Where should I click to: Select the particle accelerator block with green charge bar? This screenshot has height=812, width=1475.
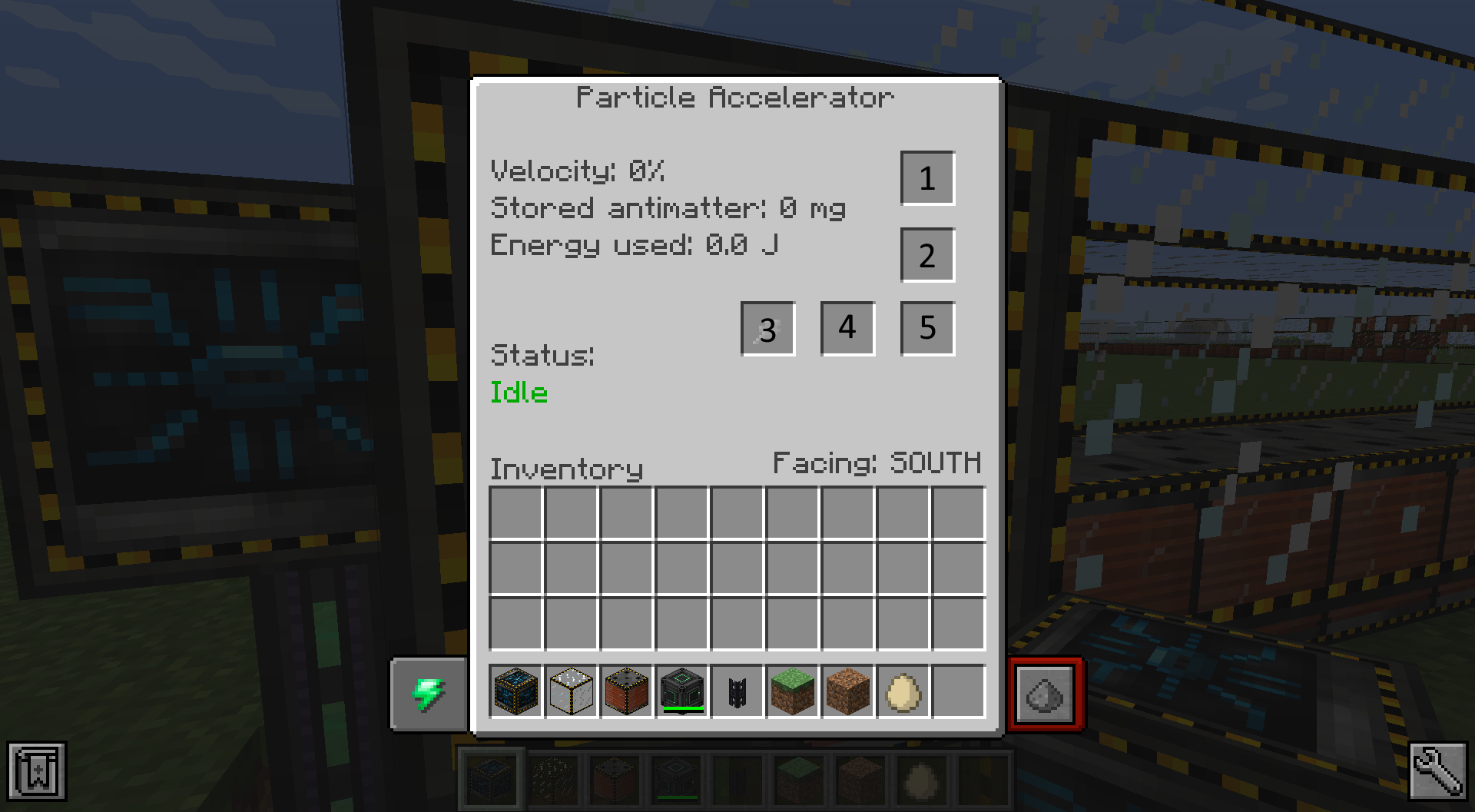pos(681,692)
